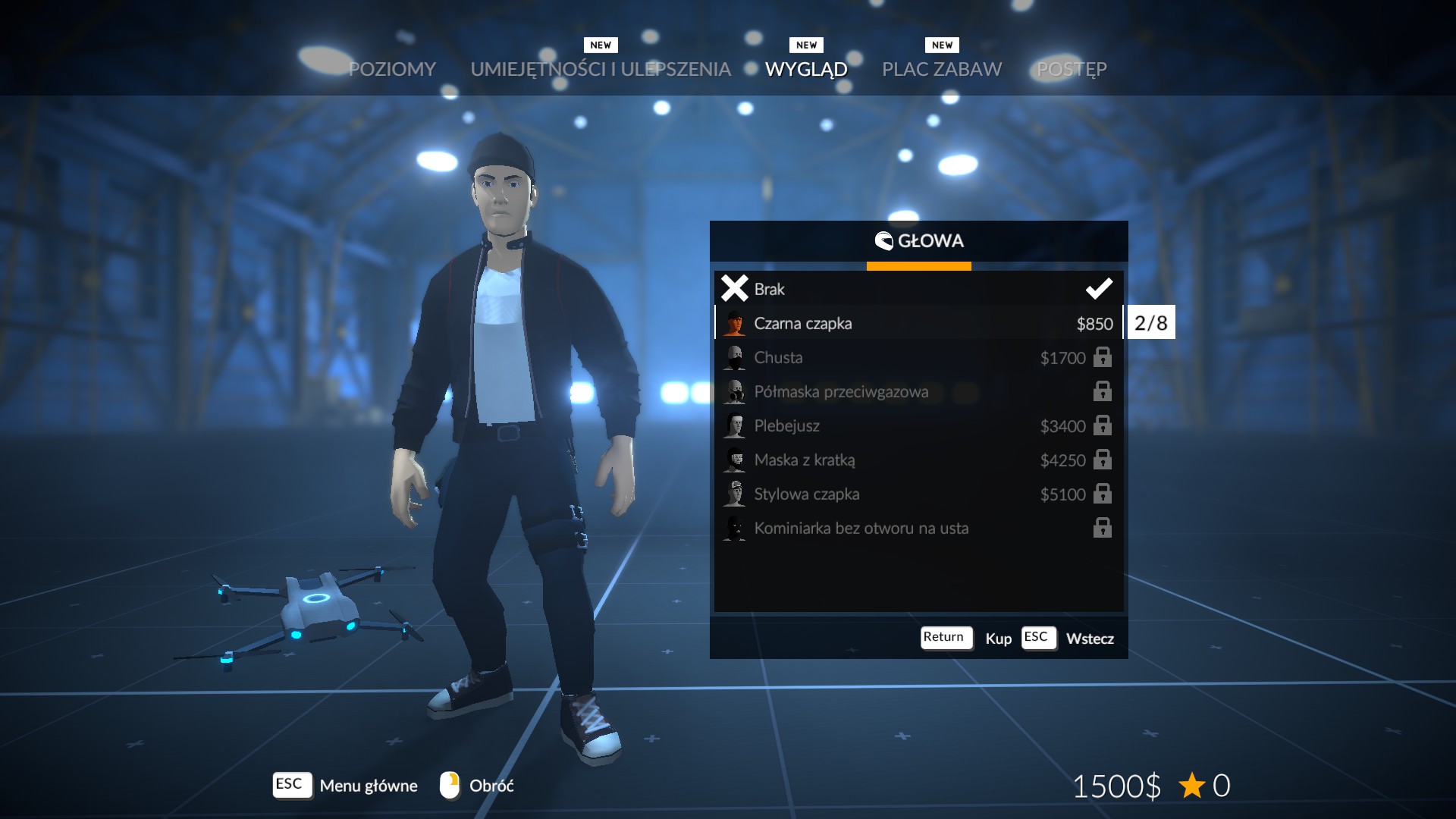1456x819 pixels.
Task: Open UMIEJĘTNOŚCI I ULEPSZENIA tab
Action: (x=601, y=69)
